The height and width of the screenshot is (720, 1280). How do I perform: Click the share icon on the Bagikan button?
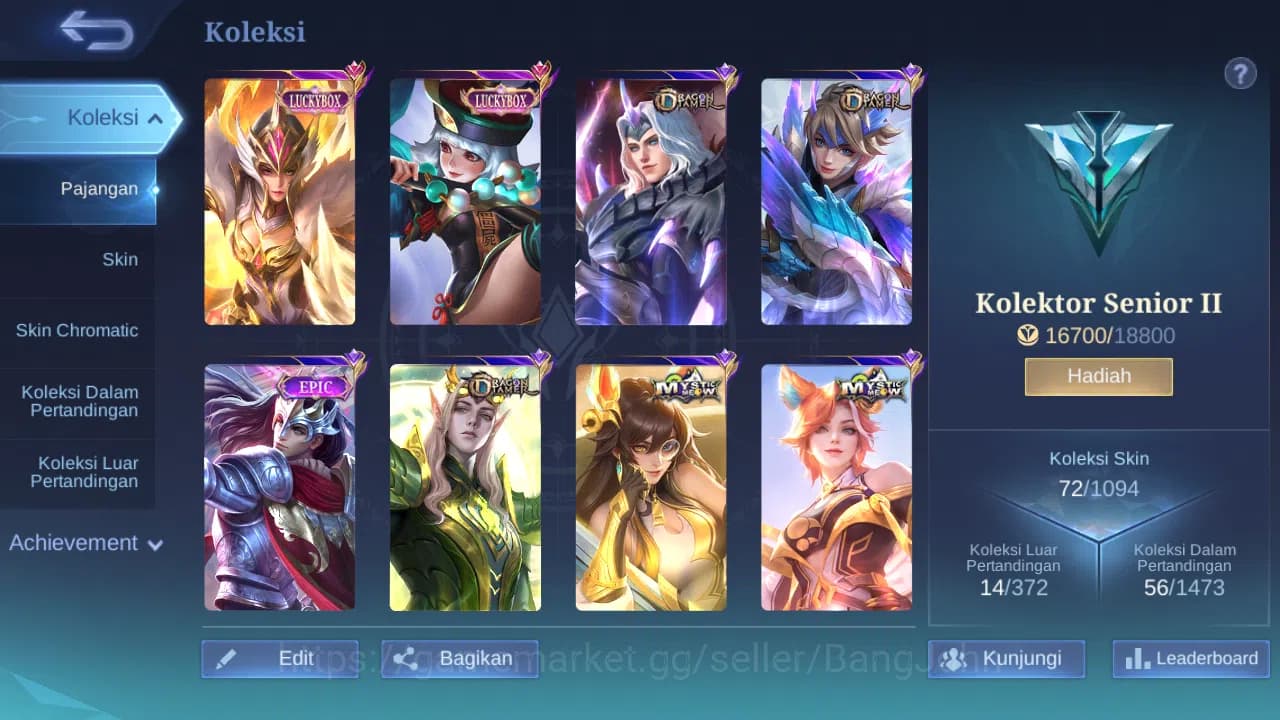(x=405, y=658)
